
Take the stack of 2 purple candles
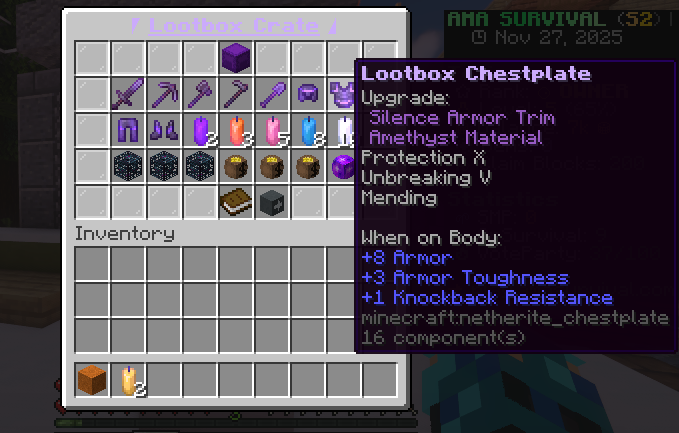[200, 130]
